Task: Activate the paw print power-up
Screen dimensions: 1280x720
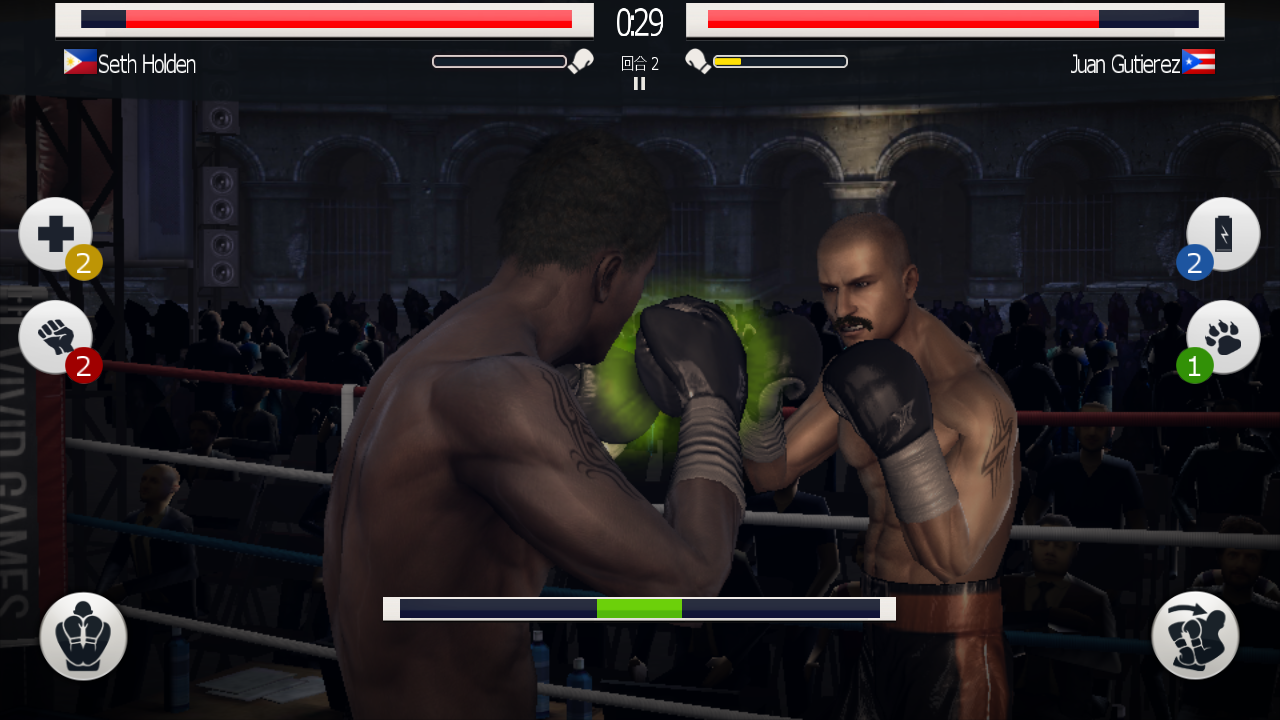Action: [x=1223, y=337]
